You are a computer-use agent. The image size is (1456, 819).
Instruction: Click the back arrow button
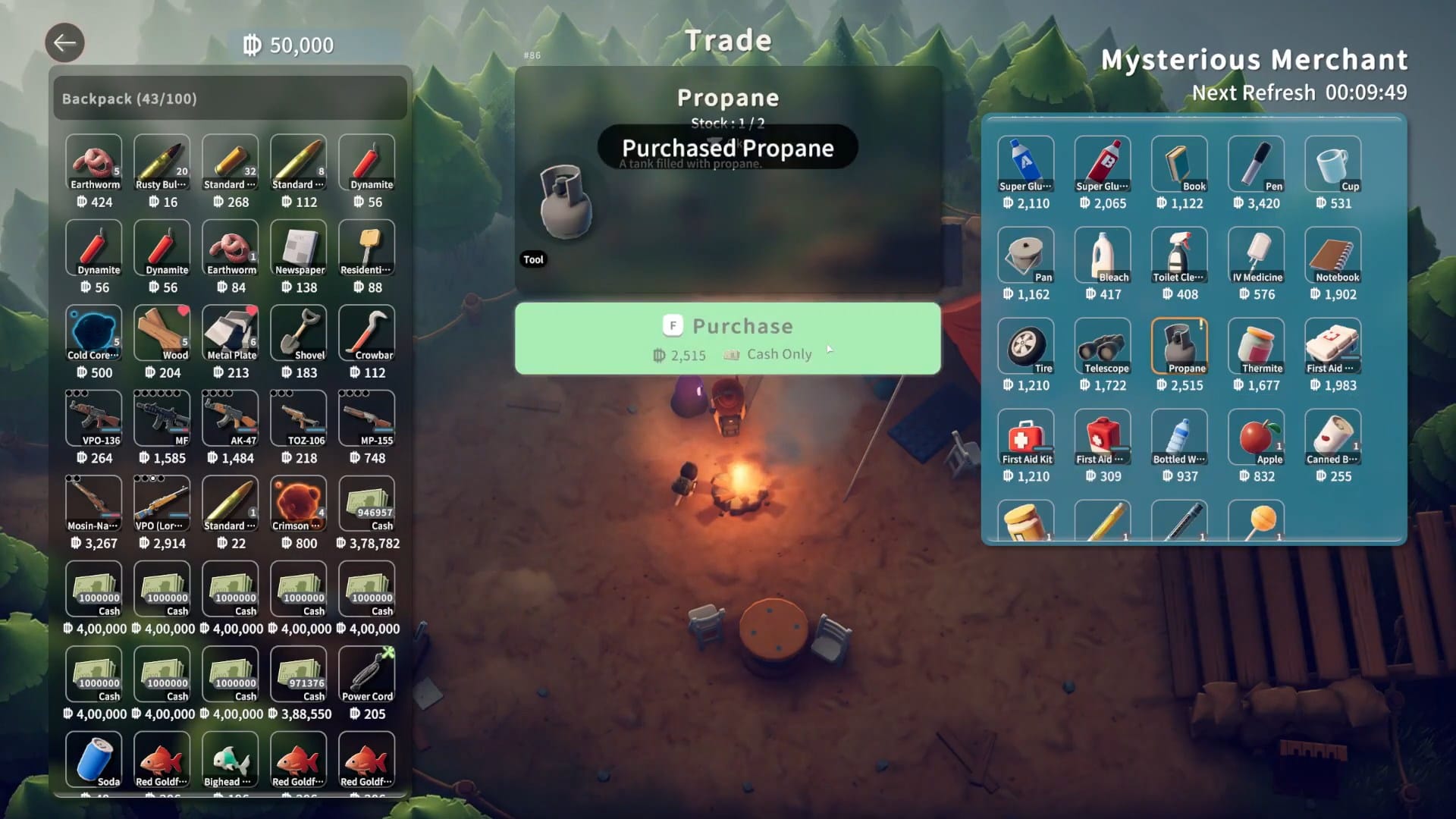[64, 42]
